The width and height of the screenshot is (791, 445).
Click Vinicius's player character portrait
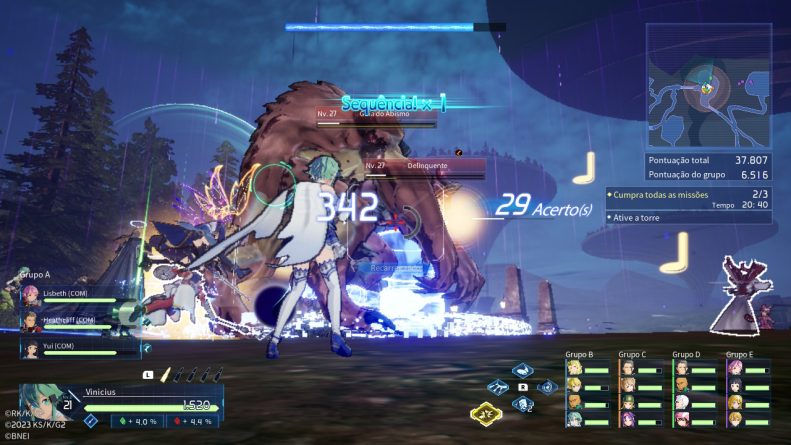40,402
